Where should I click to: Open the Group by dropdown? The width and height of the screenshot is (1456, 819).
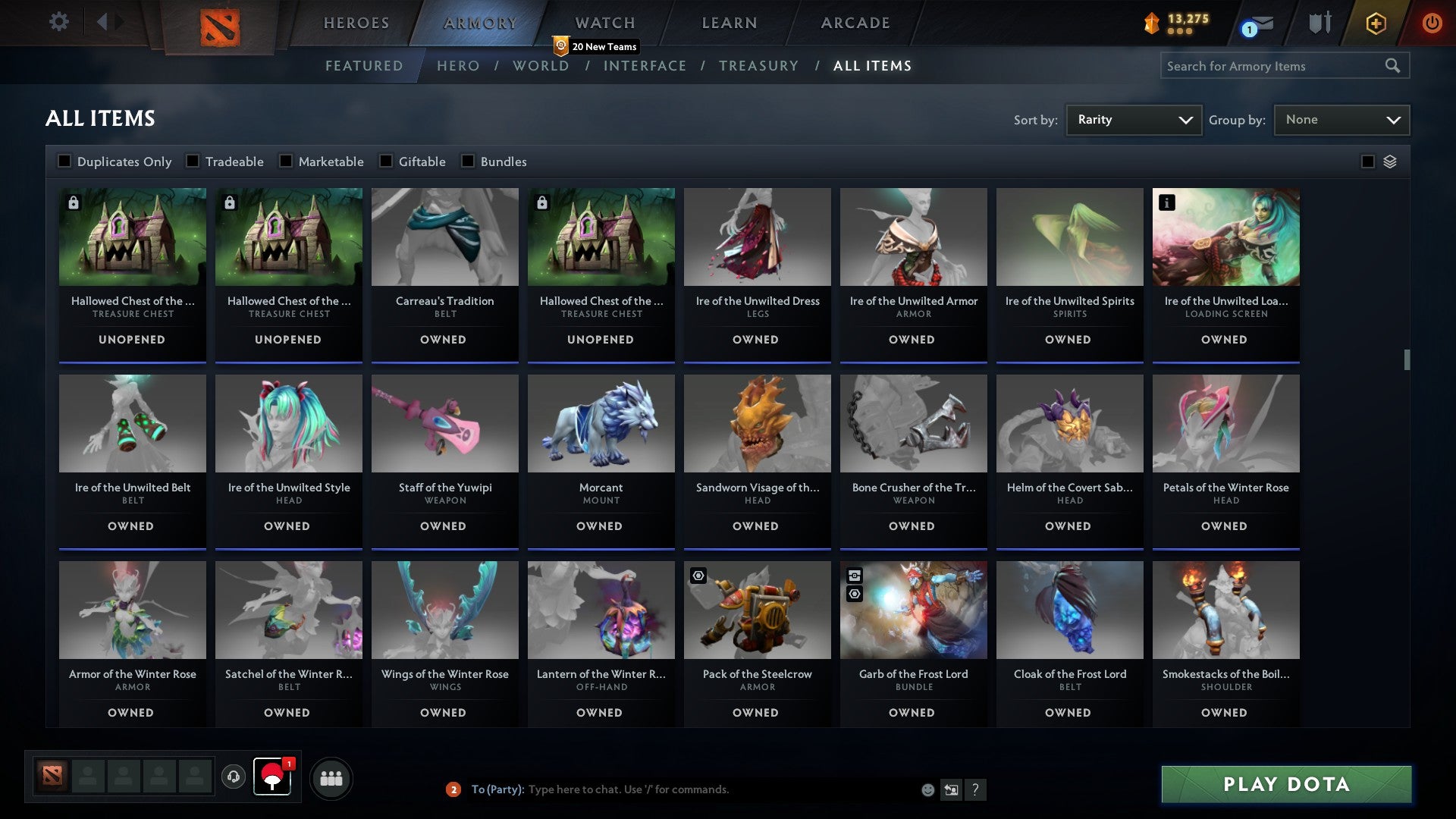[1341, 119]
